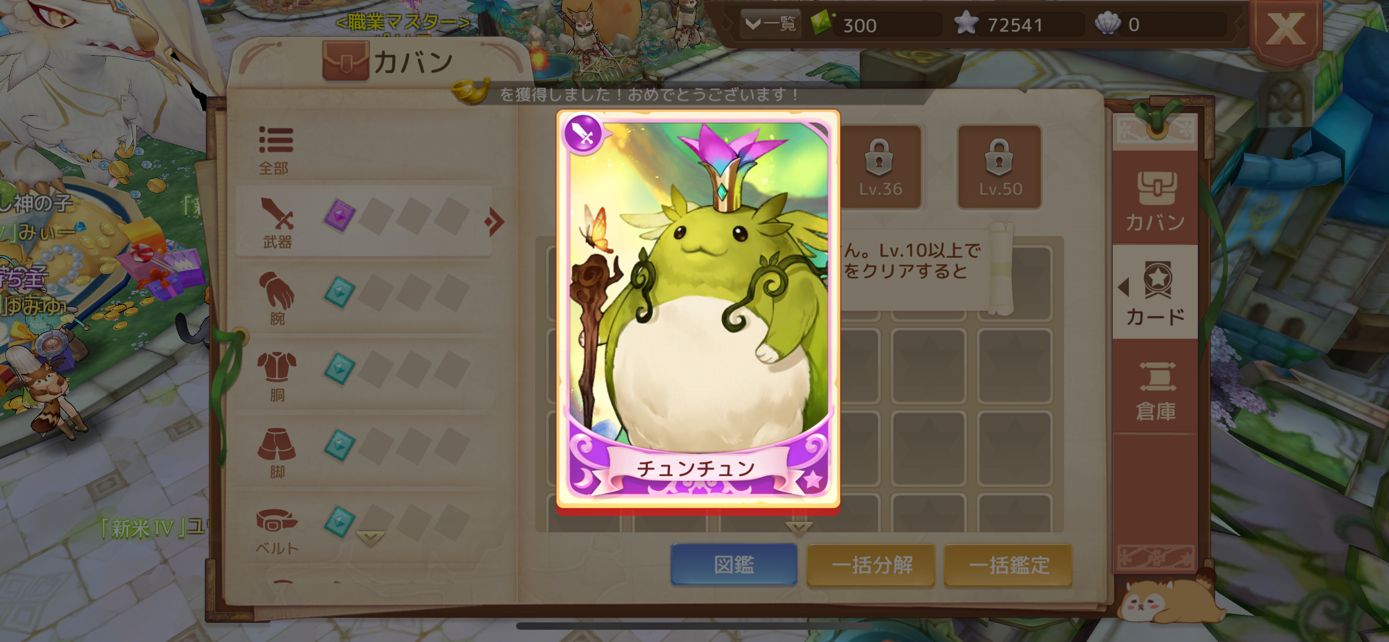
Task: Switch to the カバン side tab
Action: coord(1155,200)
